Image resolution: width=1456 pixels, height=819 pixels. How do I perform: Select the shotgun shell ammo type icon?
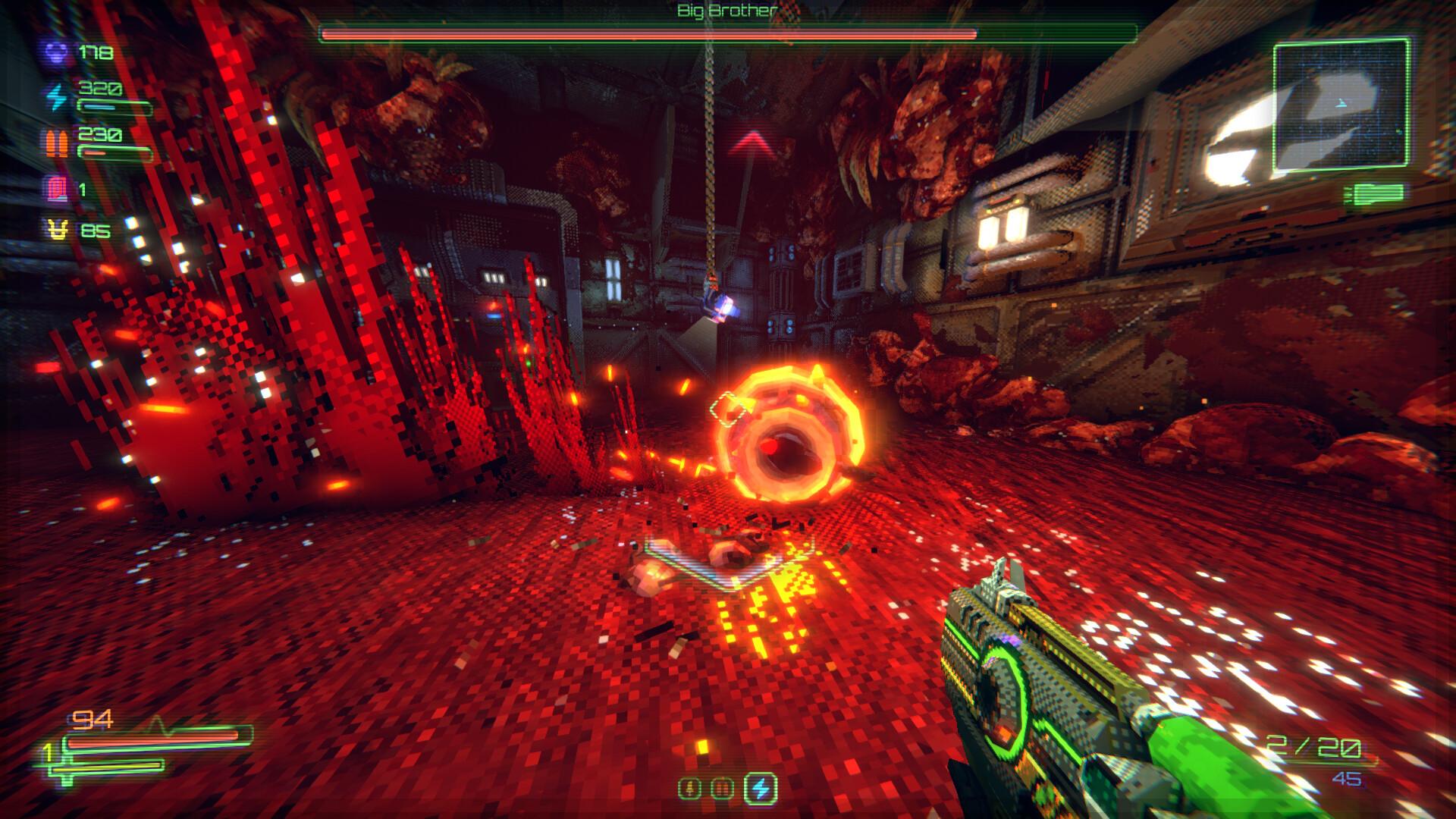tap(689, 788)
